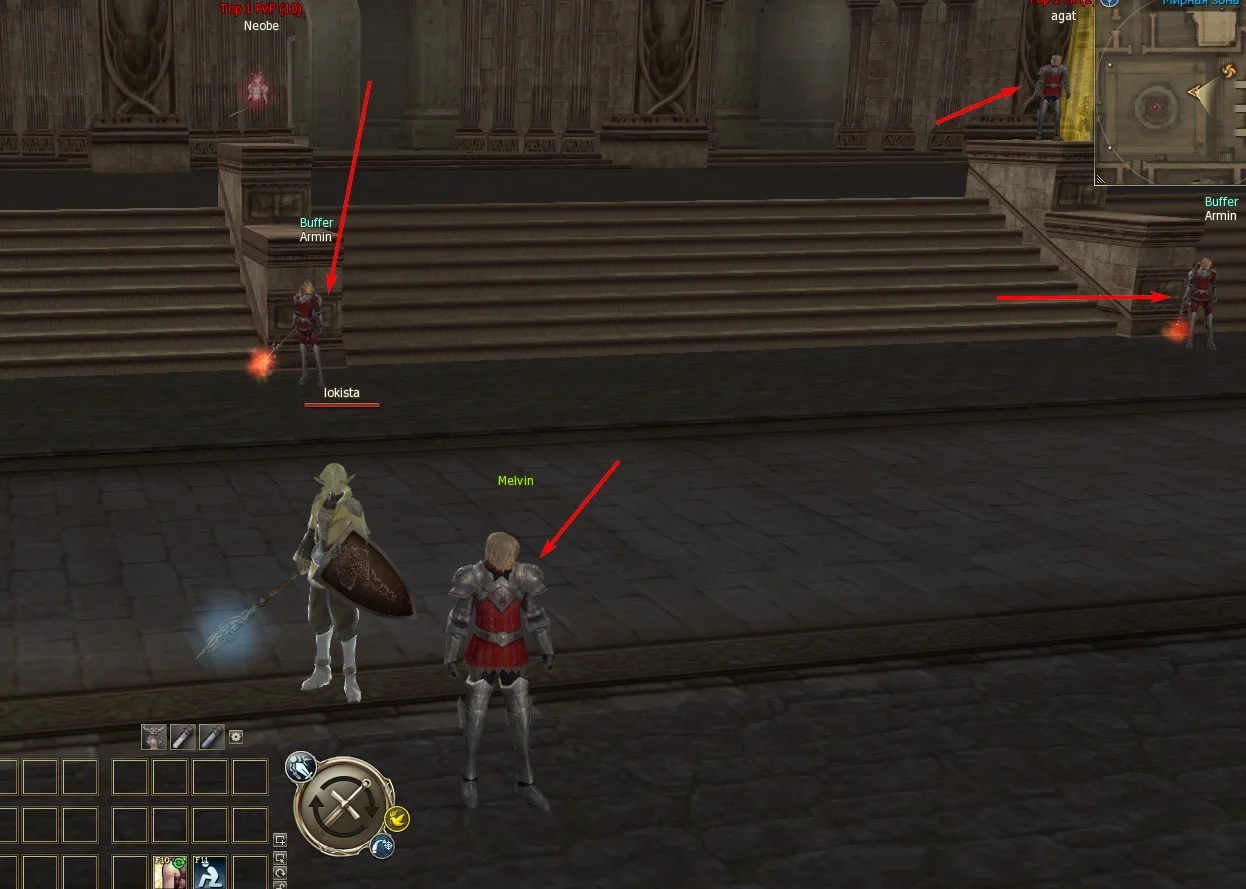Click the blue arrow-and-crosshair icon

[381, 846]
